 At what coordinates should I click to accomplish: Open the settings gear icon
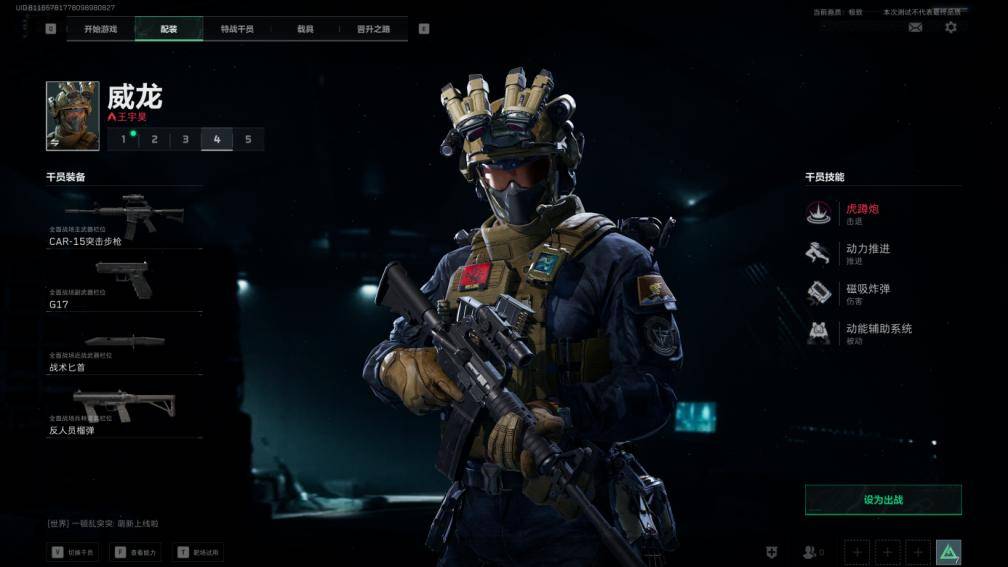951,28
